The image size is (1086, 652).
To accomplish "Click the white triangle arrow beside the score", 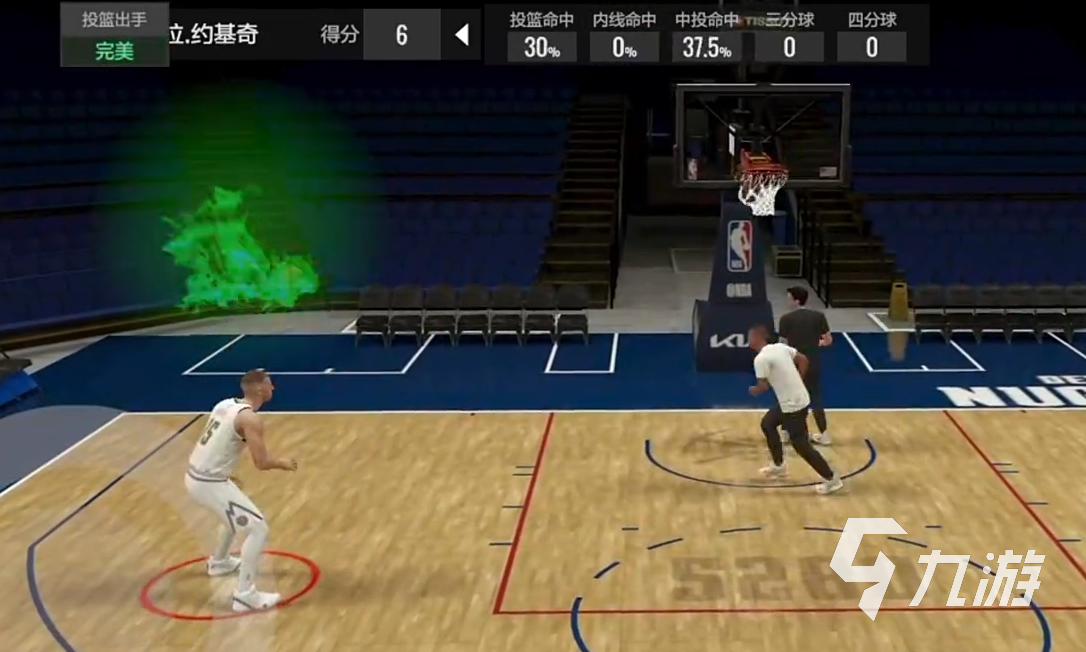I will (462, 35).
